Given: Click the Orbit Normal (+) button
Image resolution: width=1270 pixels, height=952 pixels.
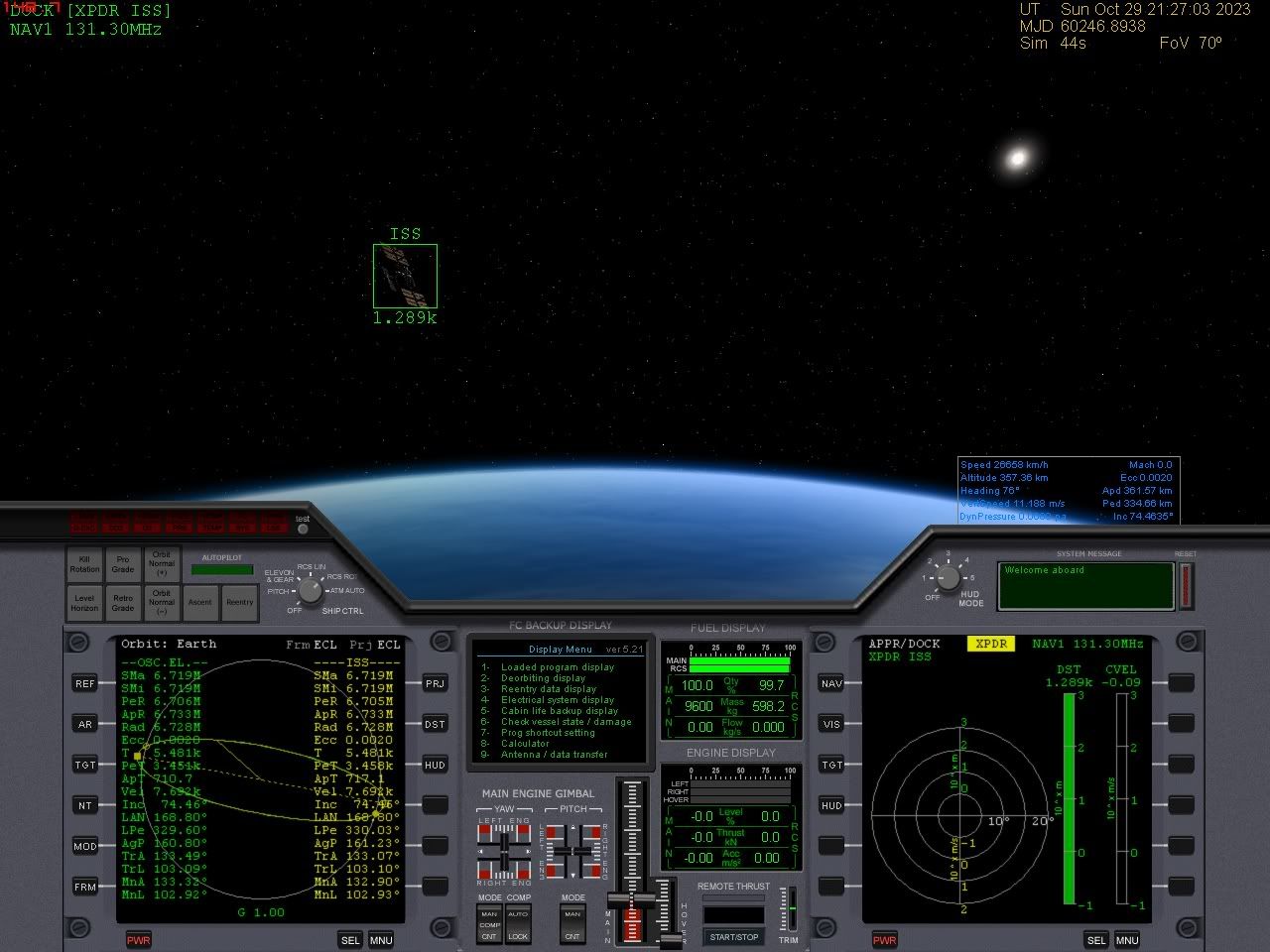Looking at the screenshot, I should pos(162,564).
